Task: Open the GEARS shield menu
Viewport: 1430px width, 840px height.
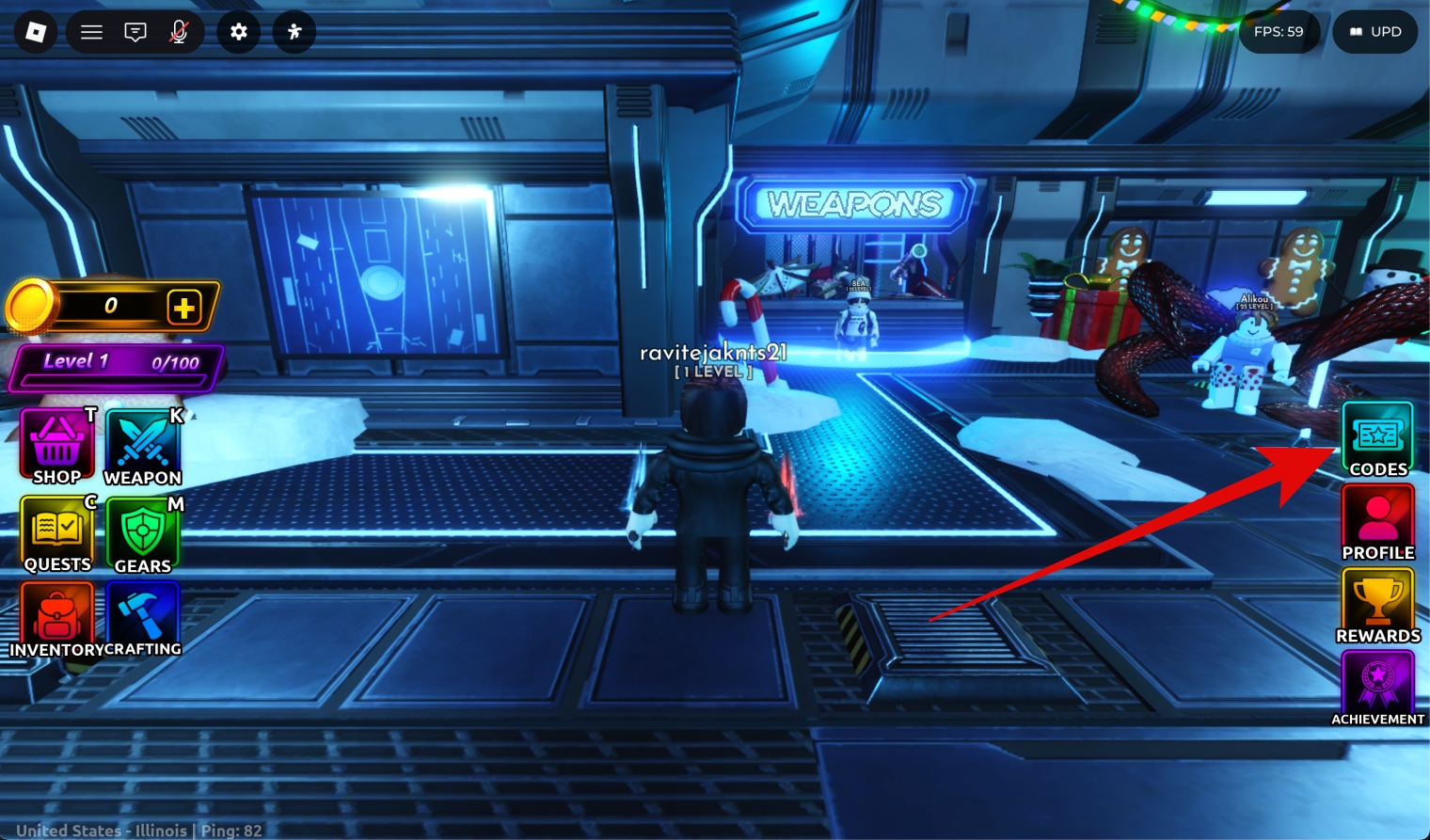Action: click(x=143, y=531)
